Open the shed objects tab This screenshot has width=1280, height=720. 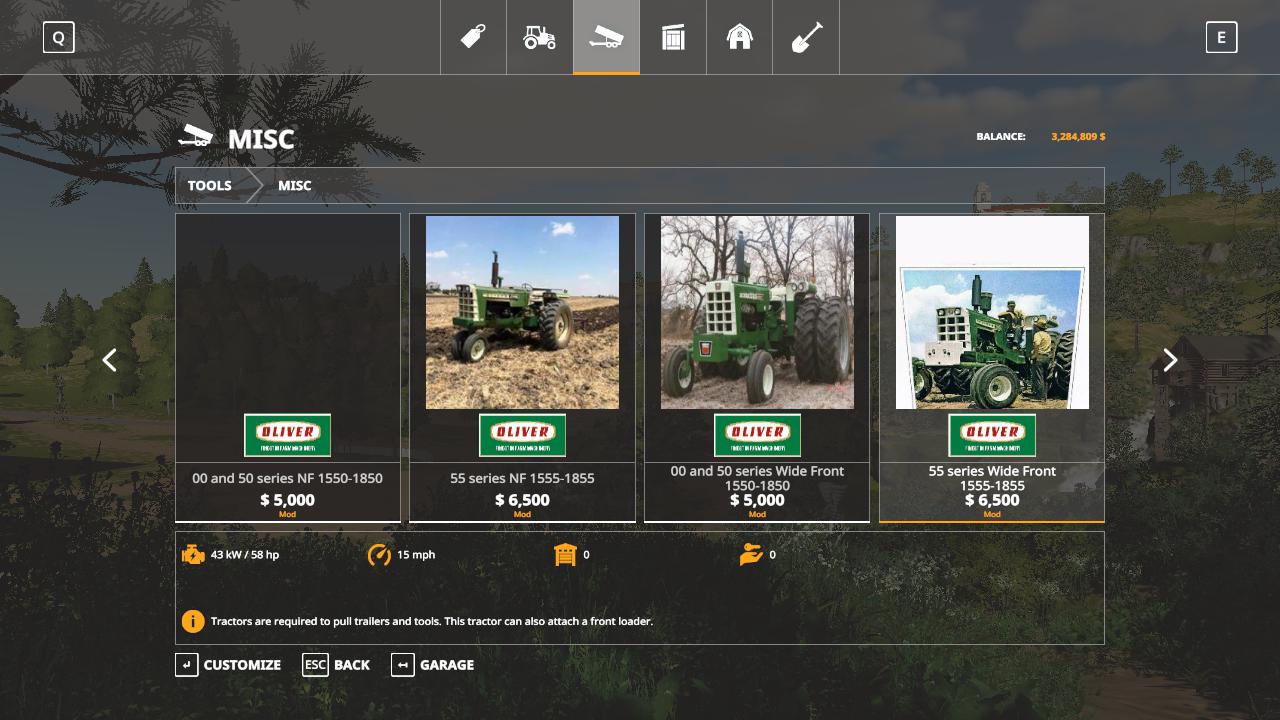673,38
